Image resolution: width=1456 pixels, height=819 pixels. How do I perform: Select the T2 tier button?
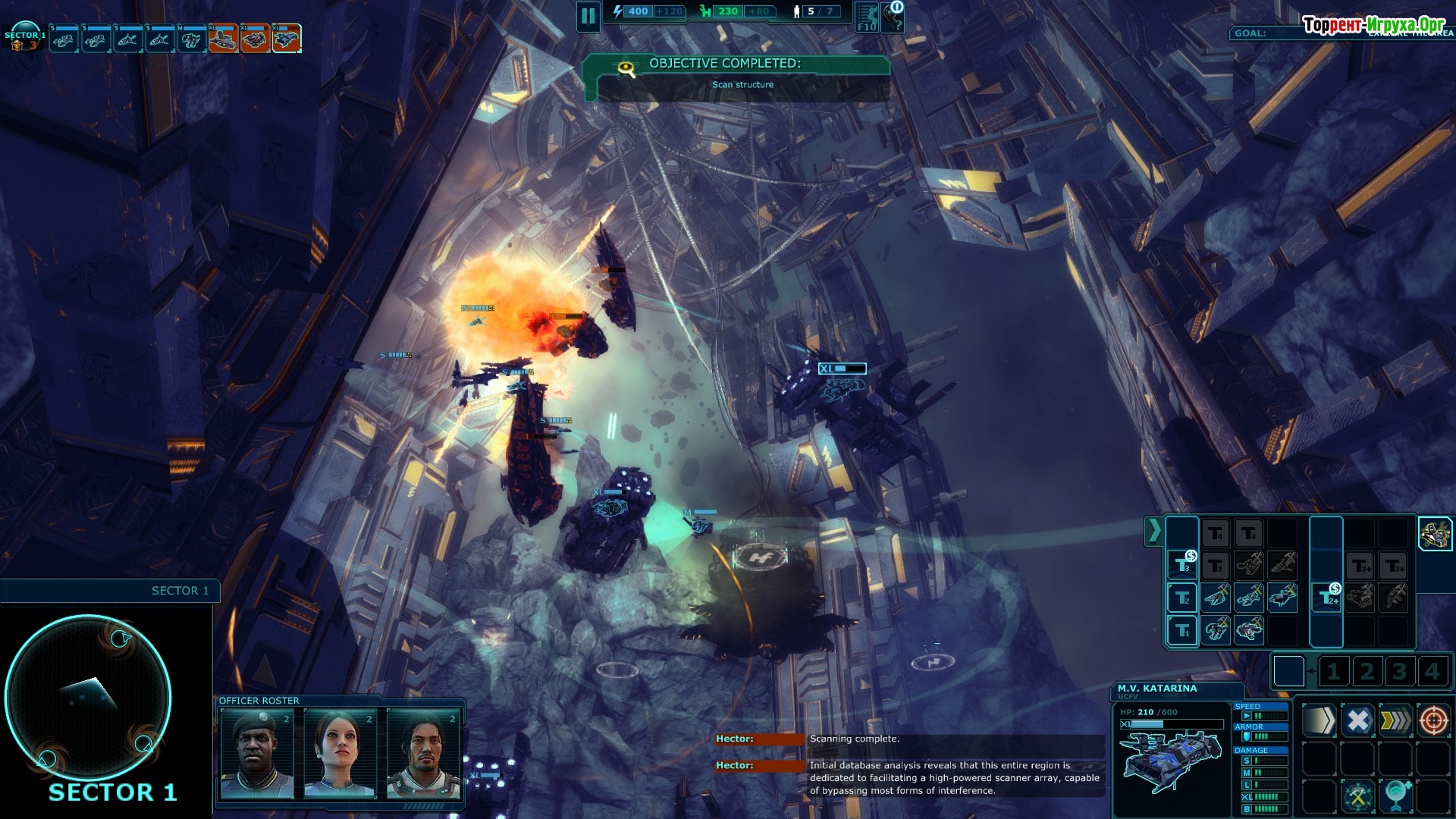(x=1182, y=598)
